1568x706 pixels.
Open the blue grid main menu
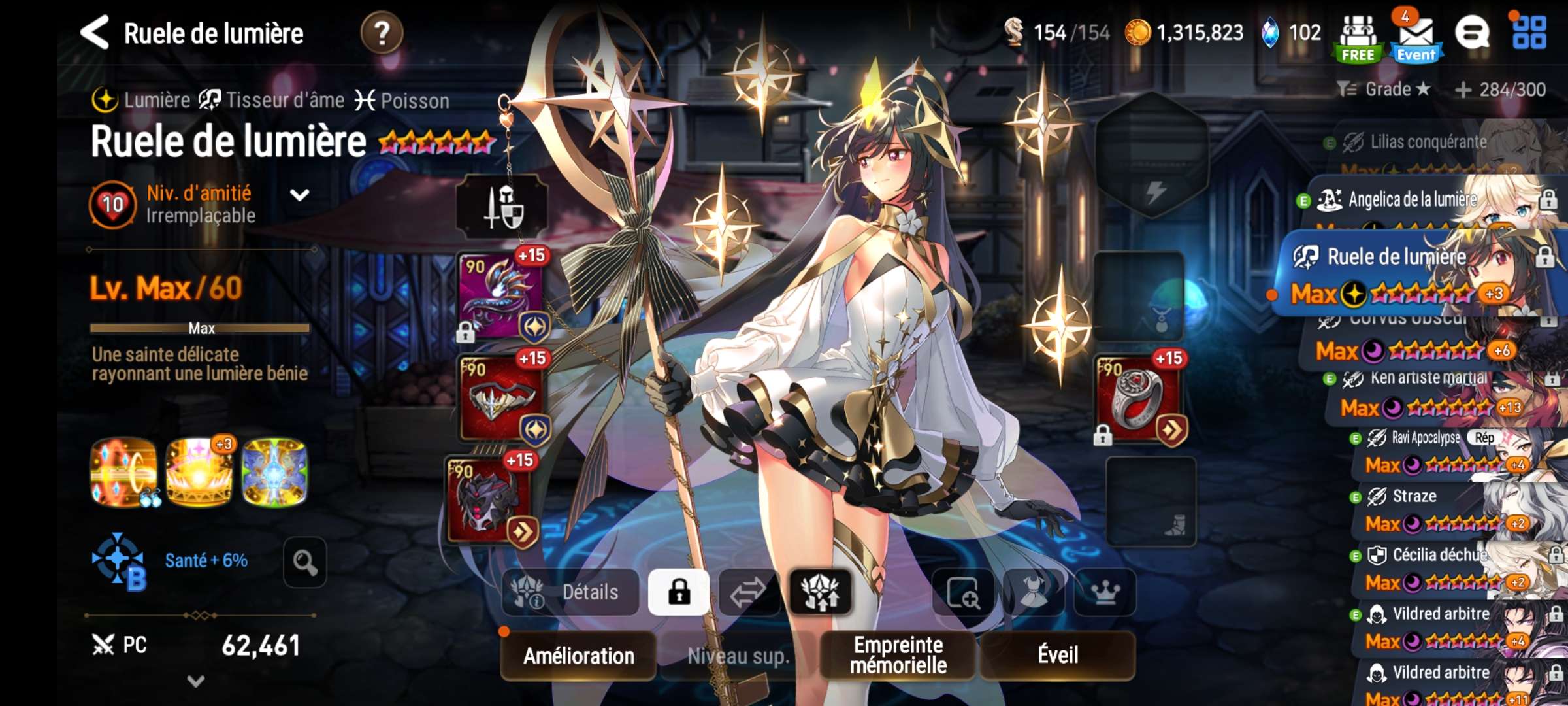coord(1529,33)
